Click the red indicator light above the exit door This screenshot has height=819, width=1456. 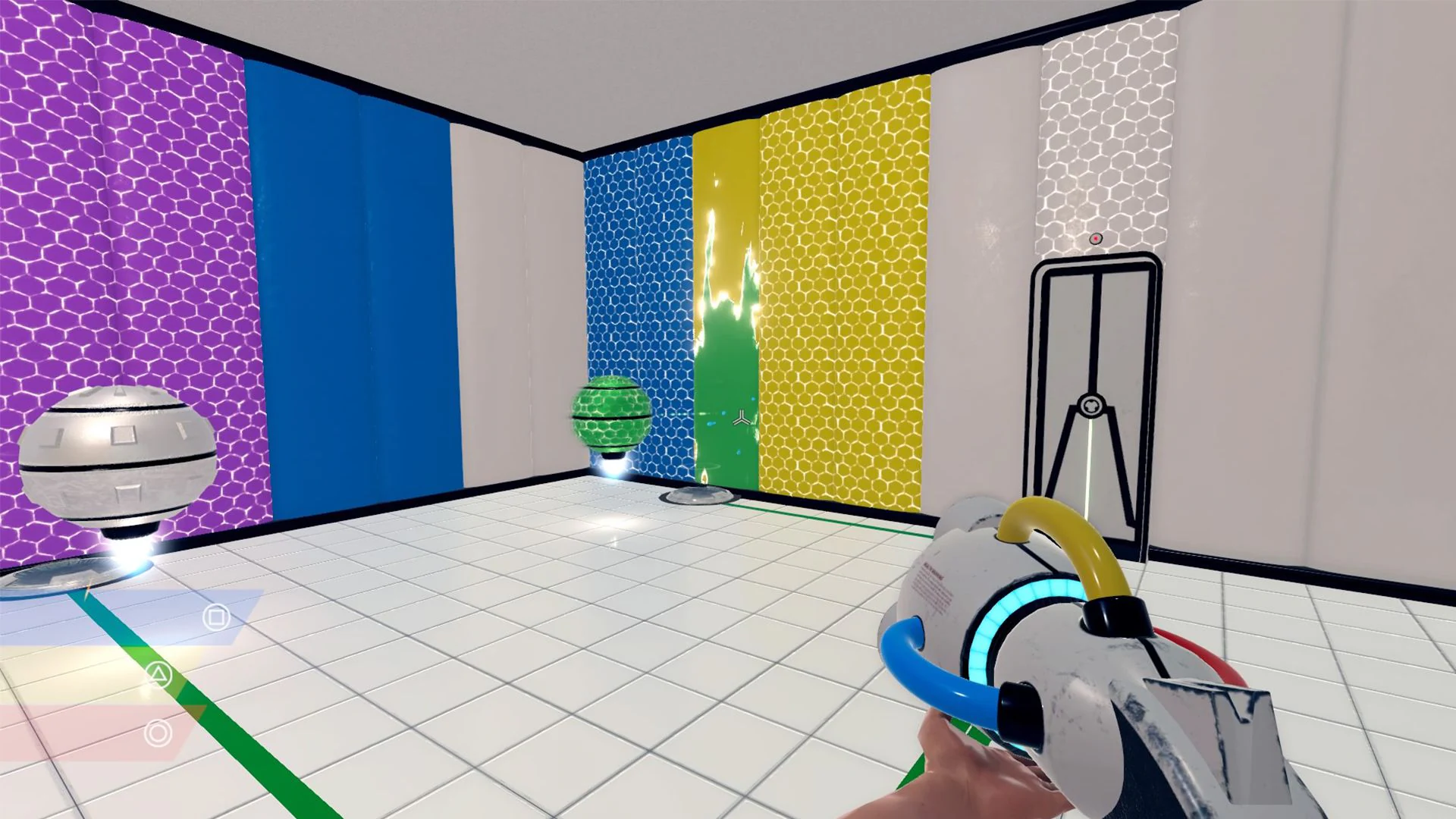1095,237
